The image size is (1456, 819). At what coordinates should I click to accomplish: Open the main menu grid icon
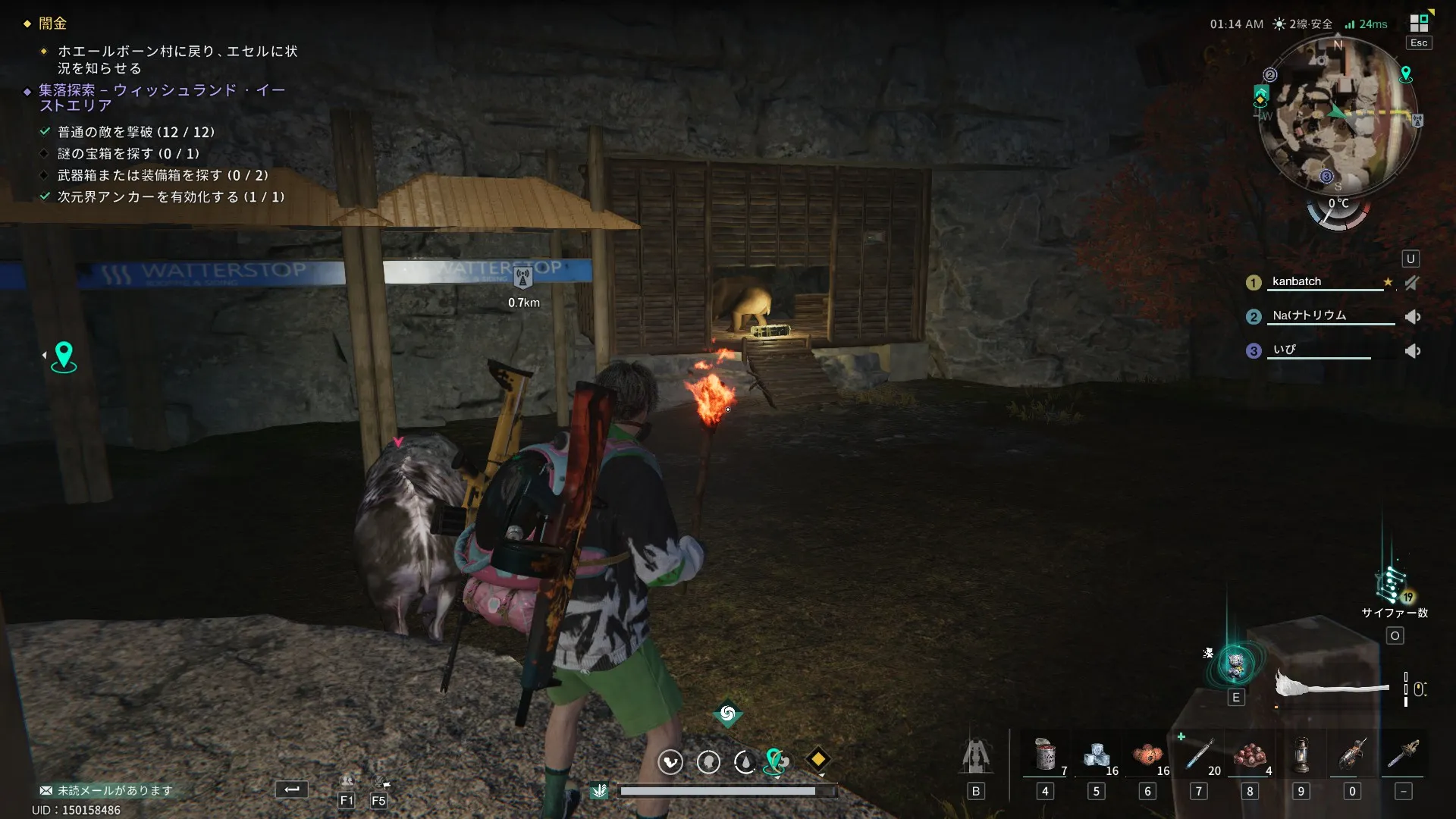(1419, 23)
